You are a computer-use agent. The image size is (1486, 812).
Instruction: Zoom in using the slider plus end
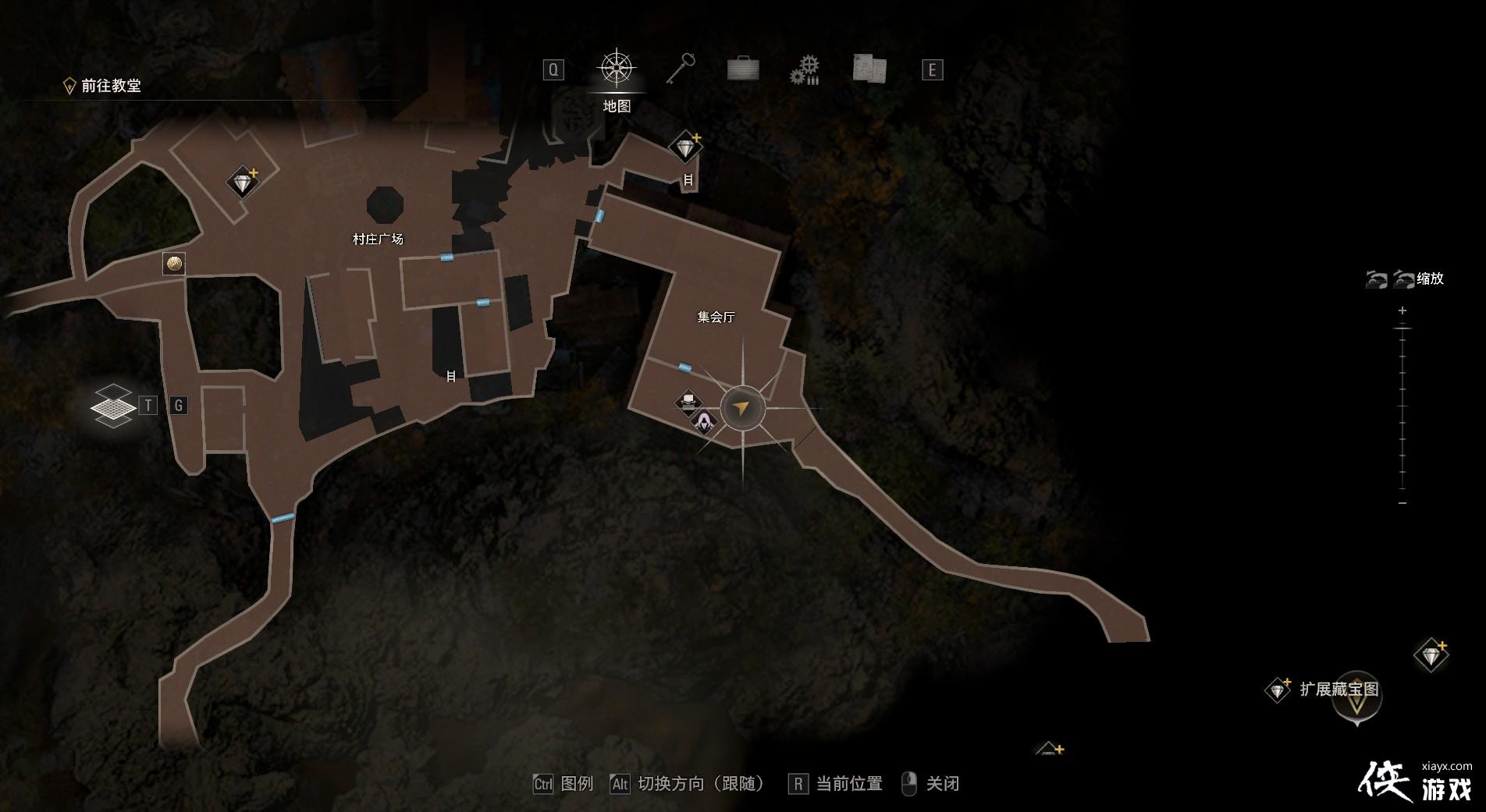tap(1402, 311)
